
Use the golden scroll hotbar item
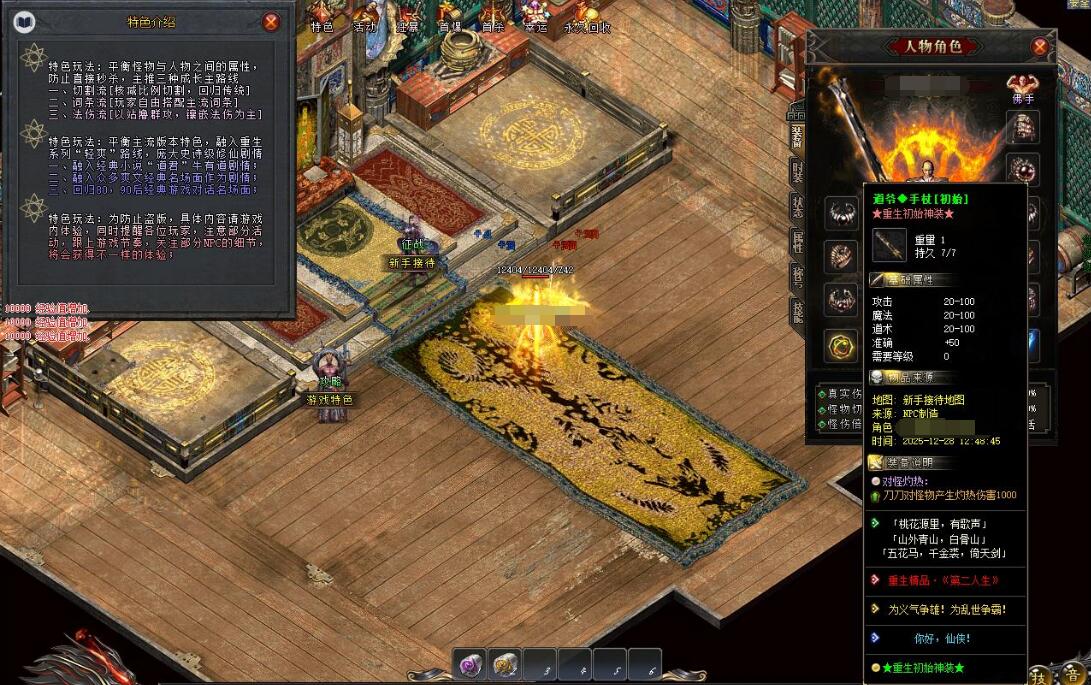[506, 665]
